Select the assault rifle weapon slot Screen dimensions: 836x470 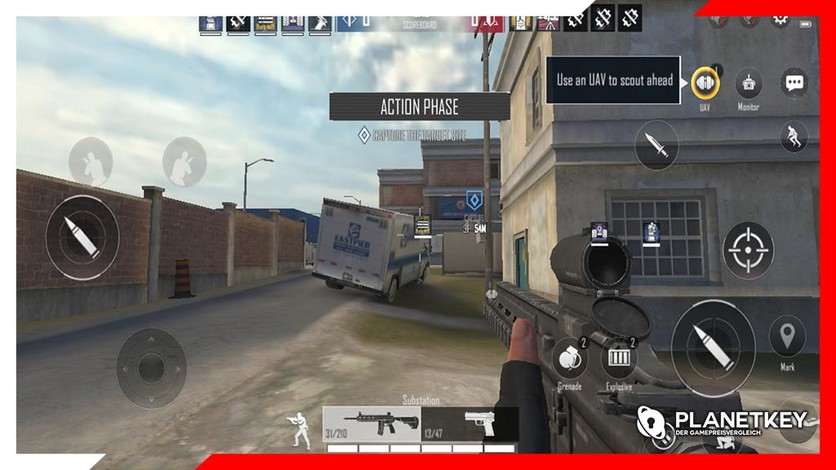tap(371, 423)
